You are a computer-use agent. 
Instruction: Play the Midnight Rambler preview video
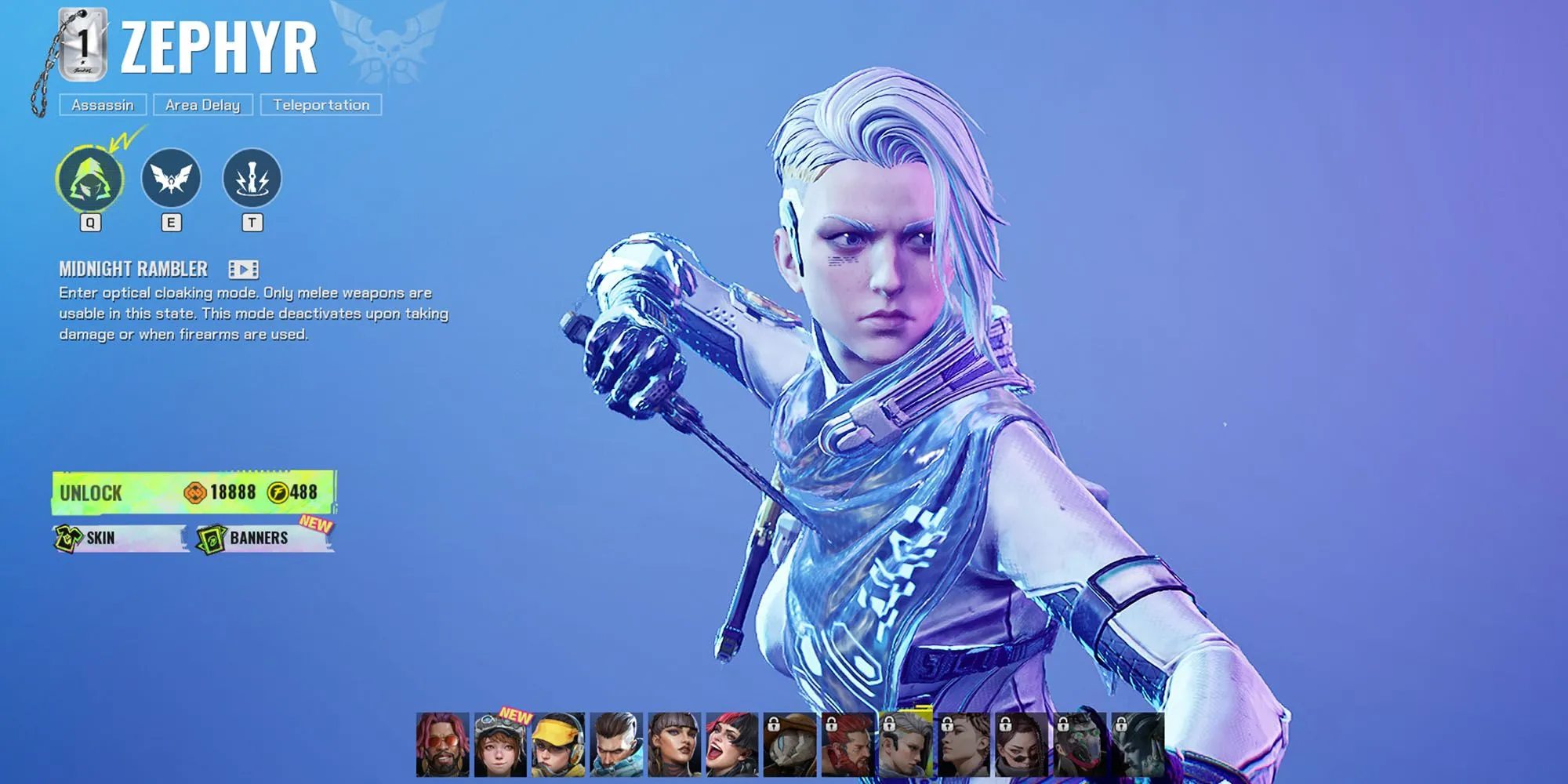tap(243, 270)
